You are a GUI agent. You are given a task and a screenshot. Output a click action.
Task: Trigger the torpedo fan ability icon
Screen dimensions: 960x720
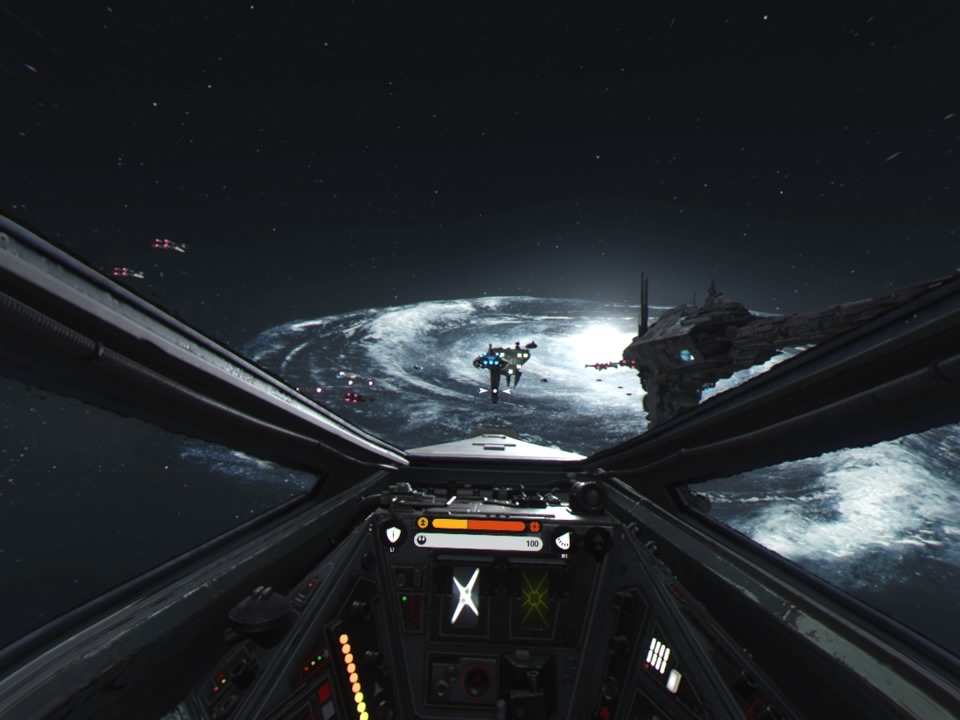point(563,540)
